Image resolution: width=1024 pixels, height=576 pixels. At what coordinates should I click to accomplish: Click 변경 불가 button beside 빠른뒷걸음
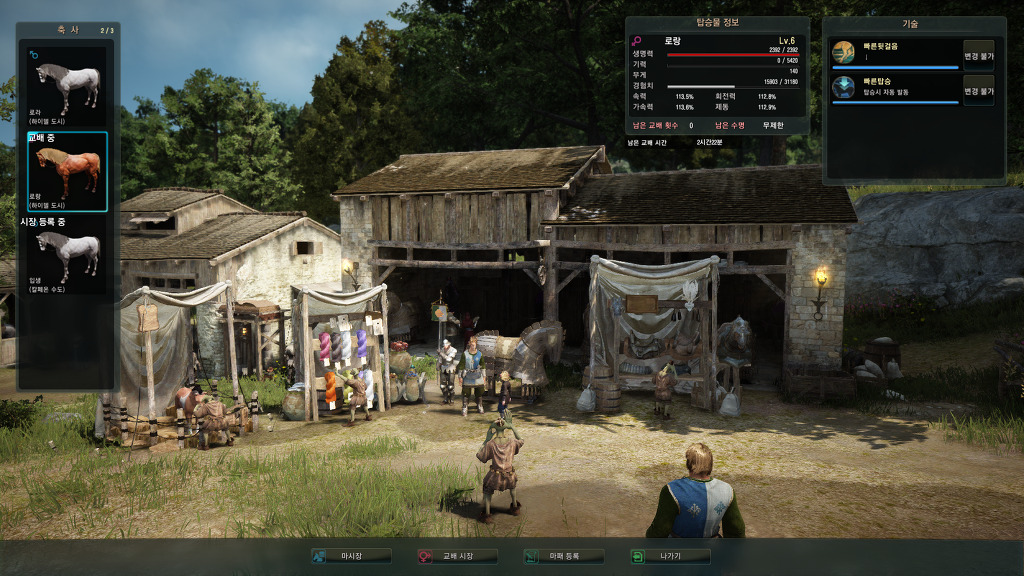[x=978, y=54]
